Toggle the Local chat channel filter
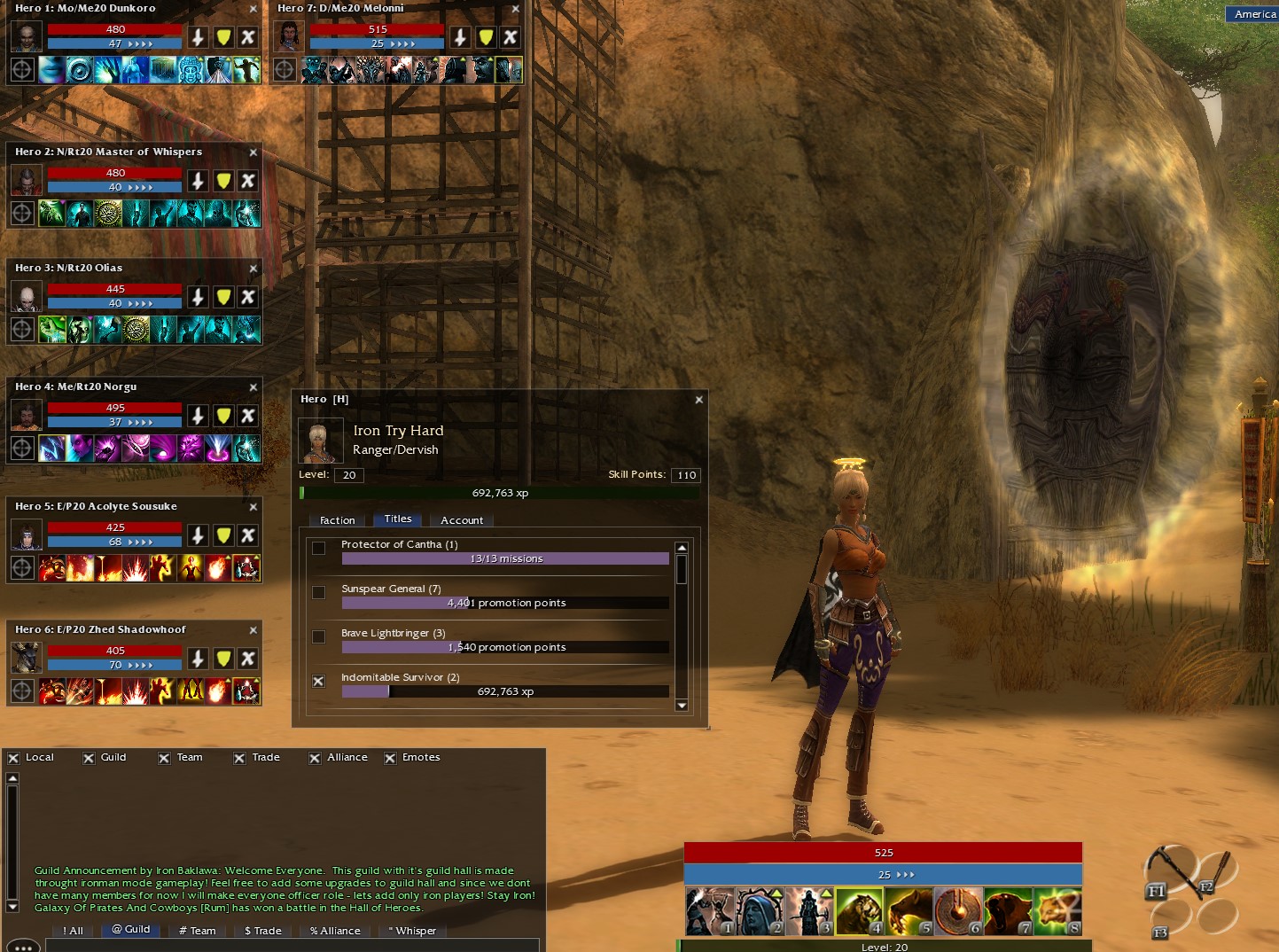The image size is (1279, 952). point(13,758)
